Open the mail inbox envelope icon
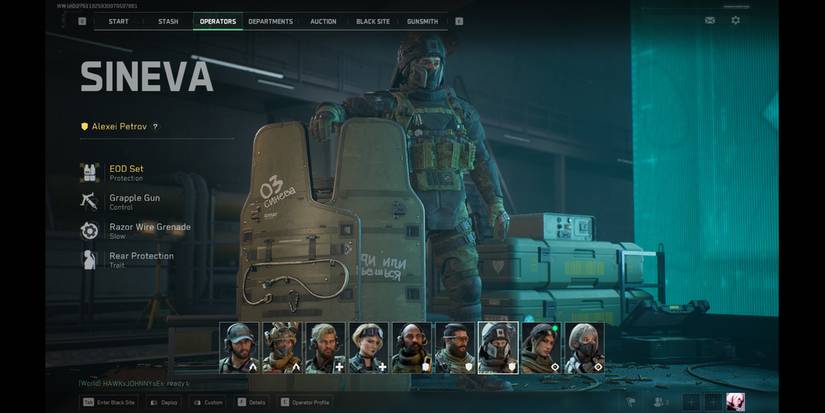Screen dimensions: 825x413 (x=710, y=20)
